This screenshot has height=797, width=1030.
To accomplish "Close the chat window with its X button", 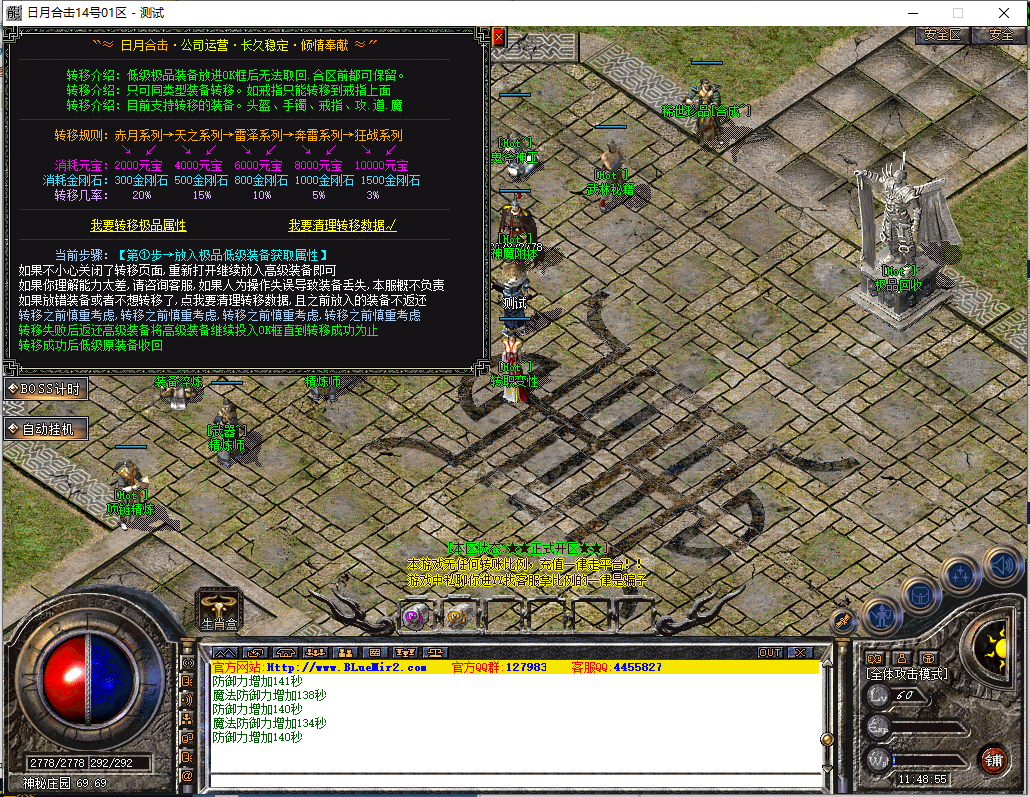I will coord(800,653).
